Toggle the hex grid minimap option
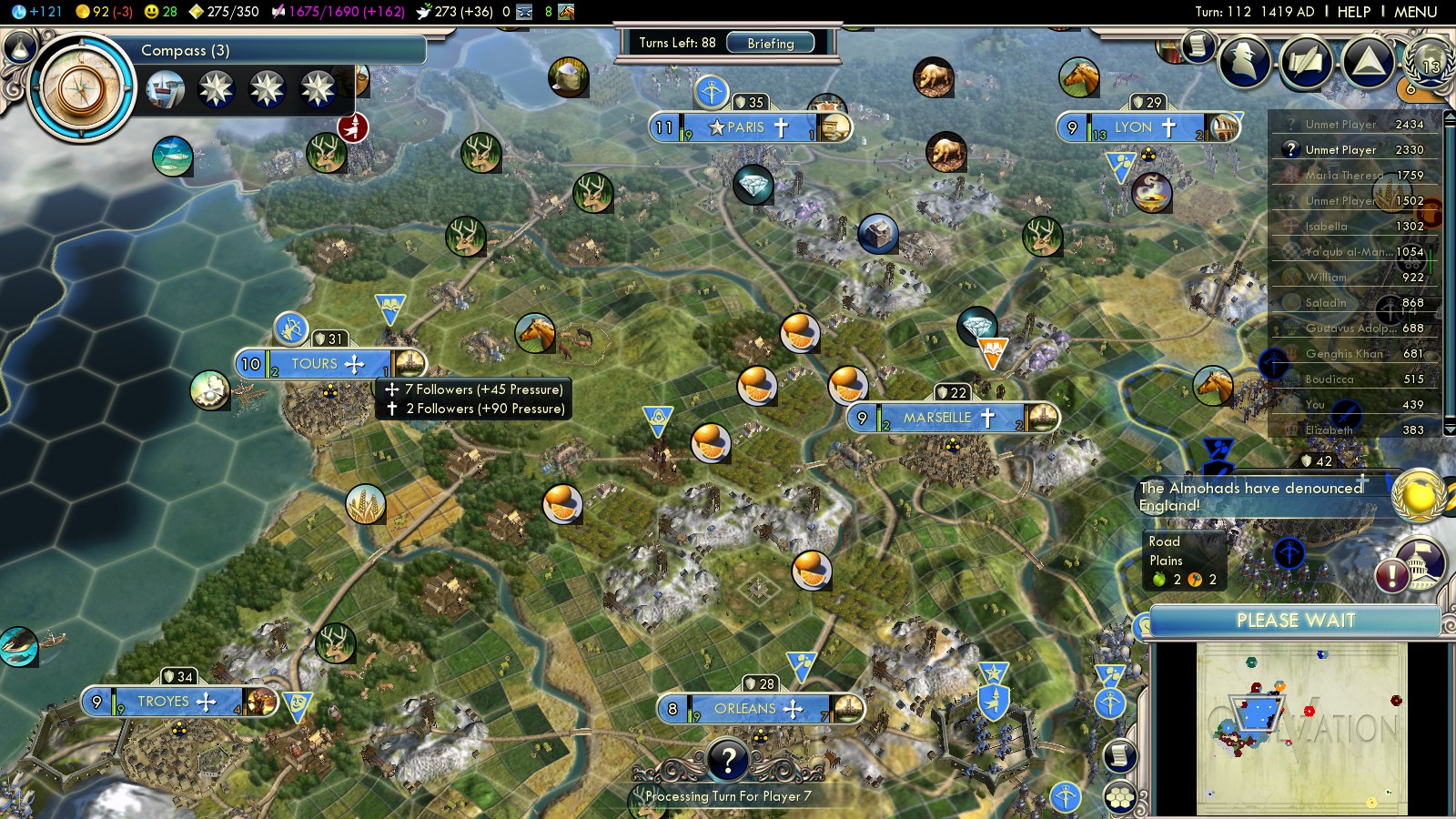 1120,798
